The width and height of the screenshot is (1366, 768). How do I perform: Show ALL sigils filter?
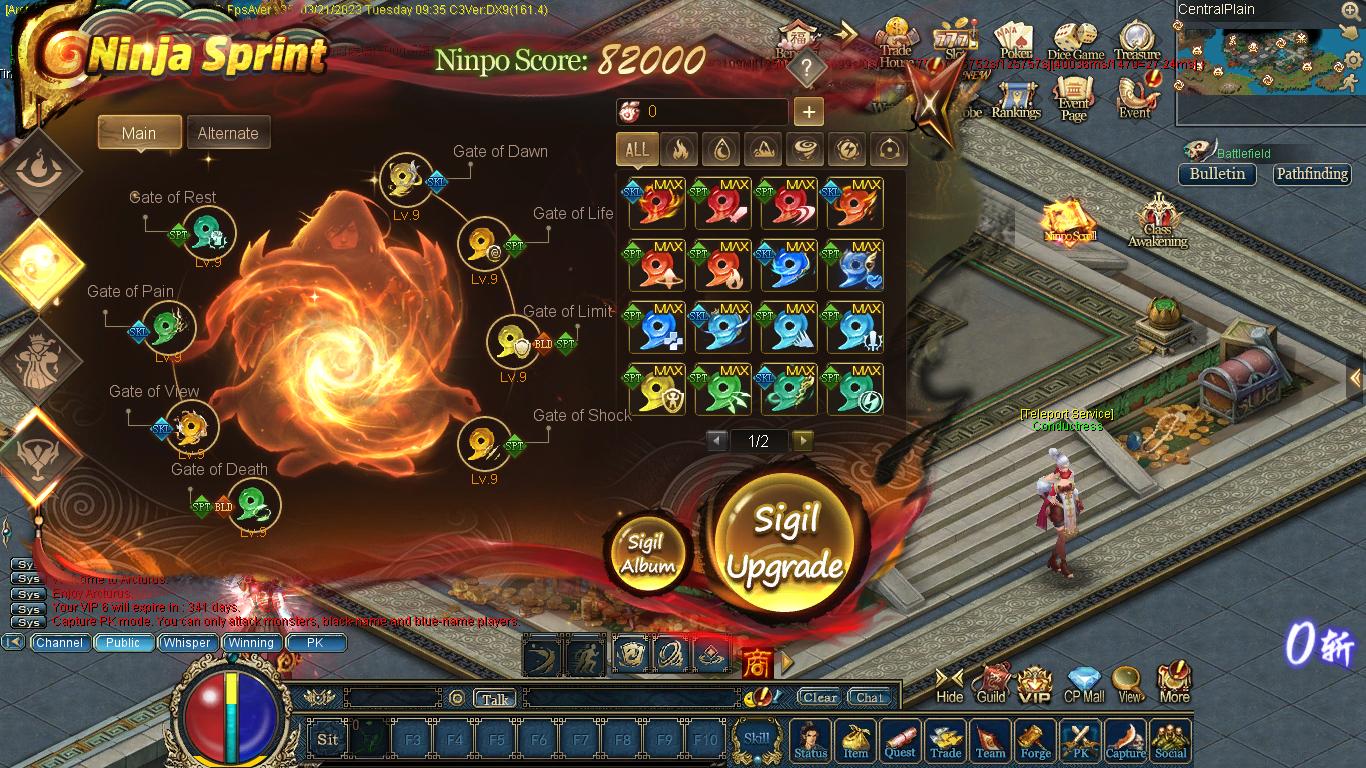click(637, 150)
